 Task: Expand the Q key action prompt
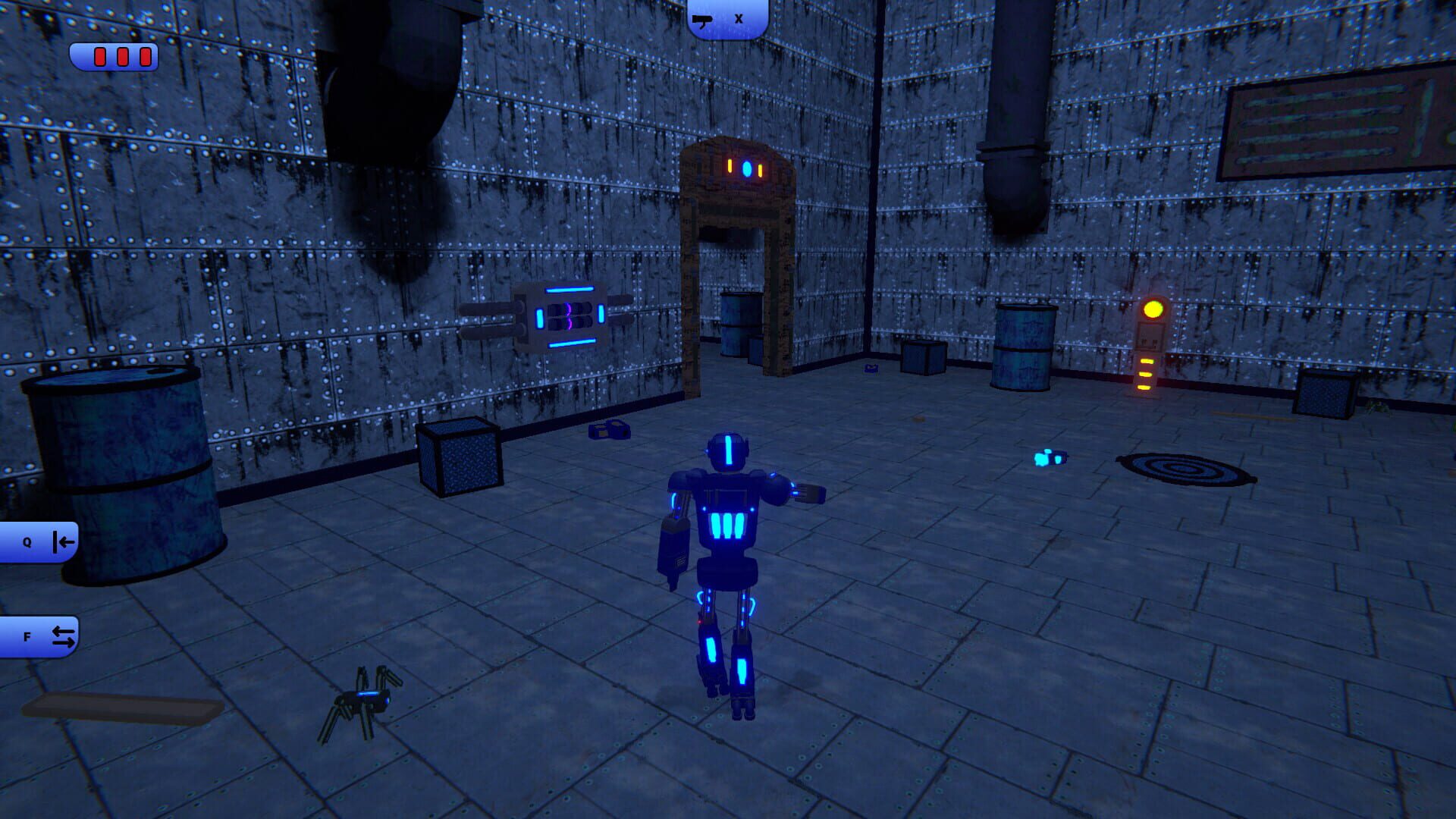coord(39,541)
